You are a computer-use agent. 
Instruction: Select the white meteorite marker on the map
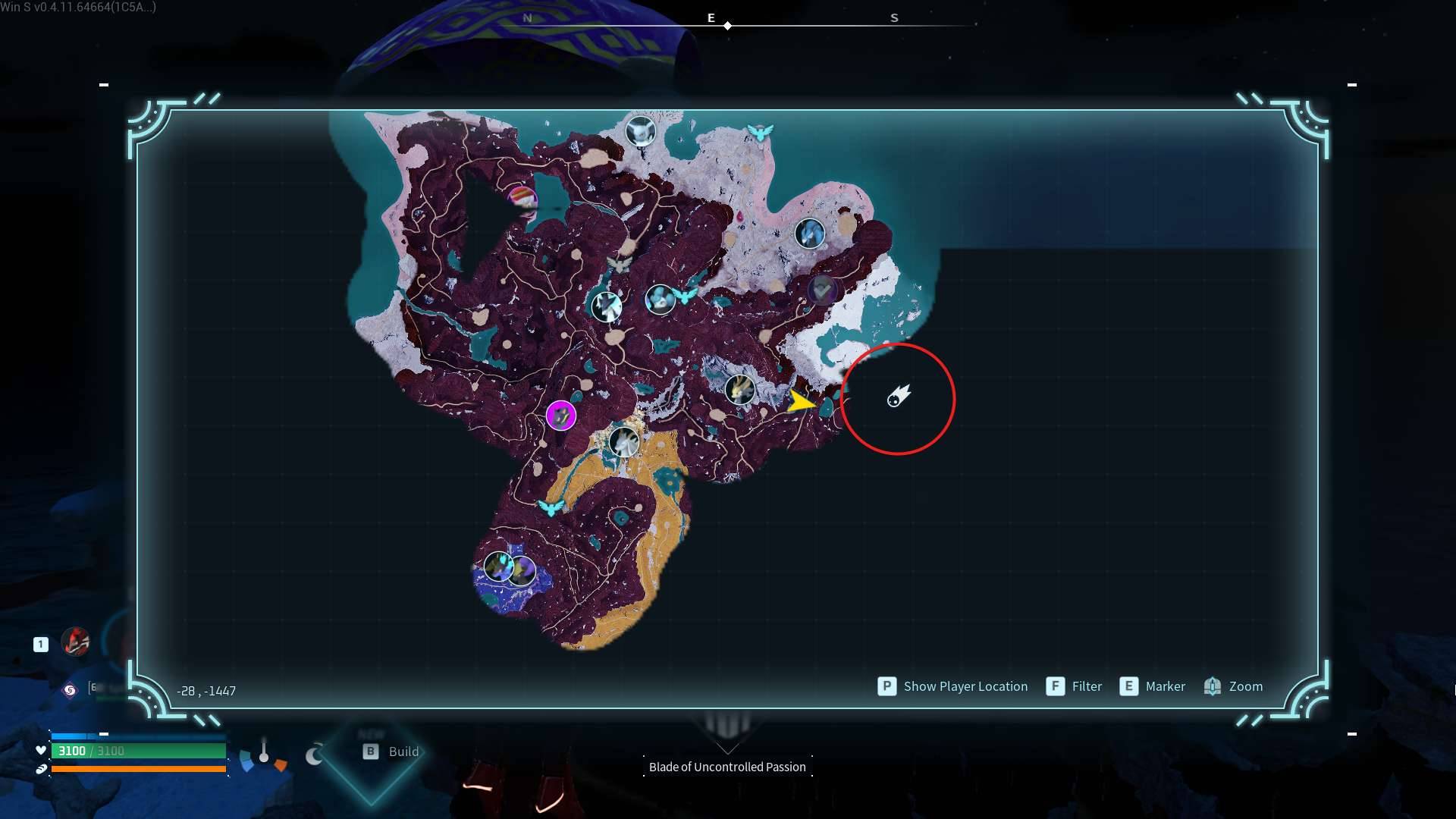899,397
